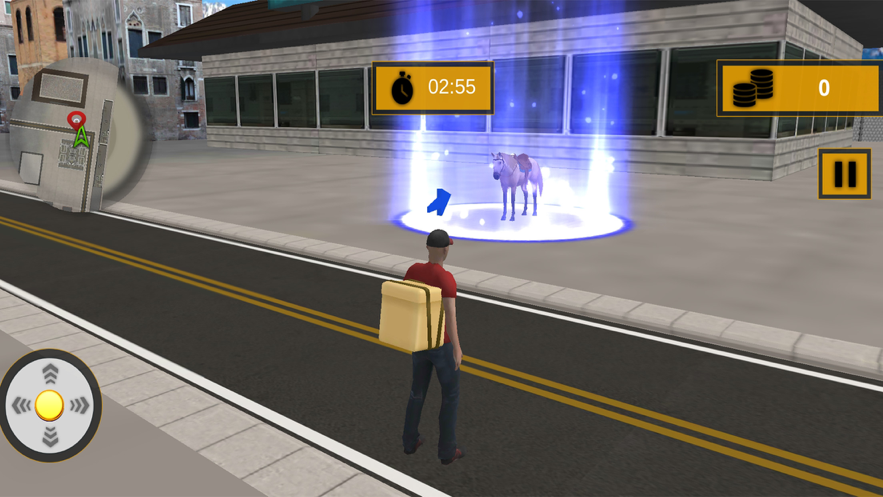Click the yellow joystick center knob

coord(50,405)
